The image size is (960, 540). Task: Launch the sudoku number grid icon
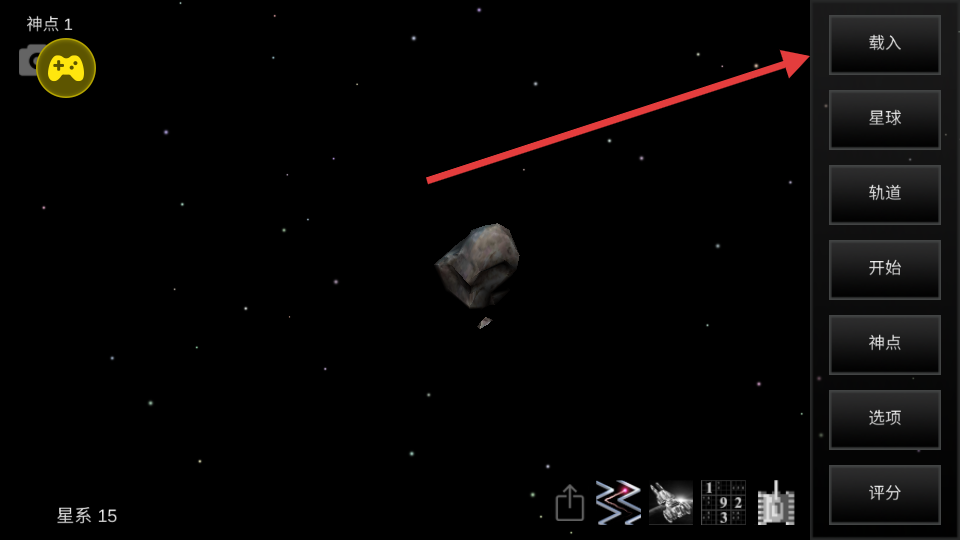coord(723,502)
